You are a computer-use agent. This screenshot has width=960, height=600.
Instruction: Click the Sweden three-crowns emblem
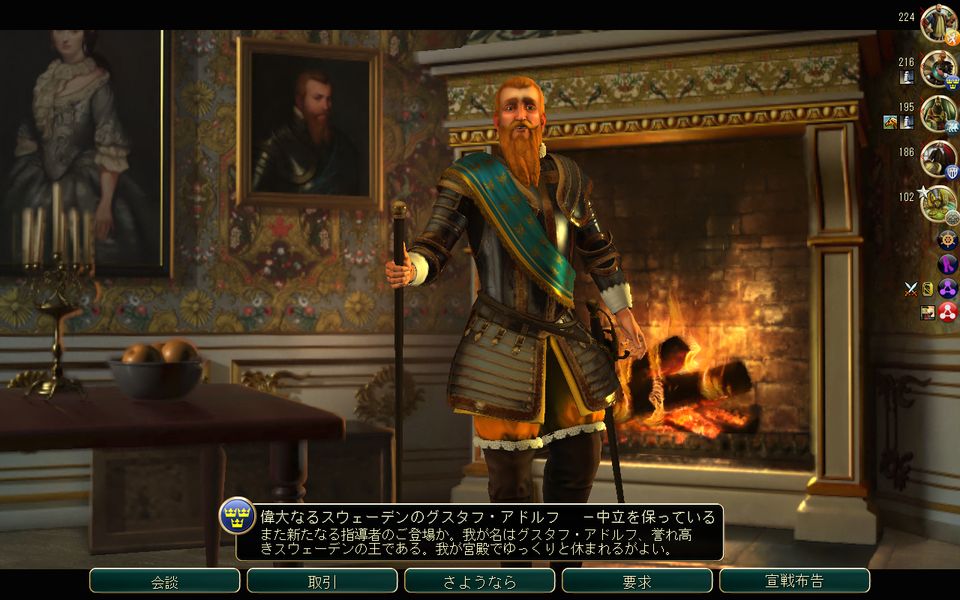[237, 516]
